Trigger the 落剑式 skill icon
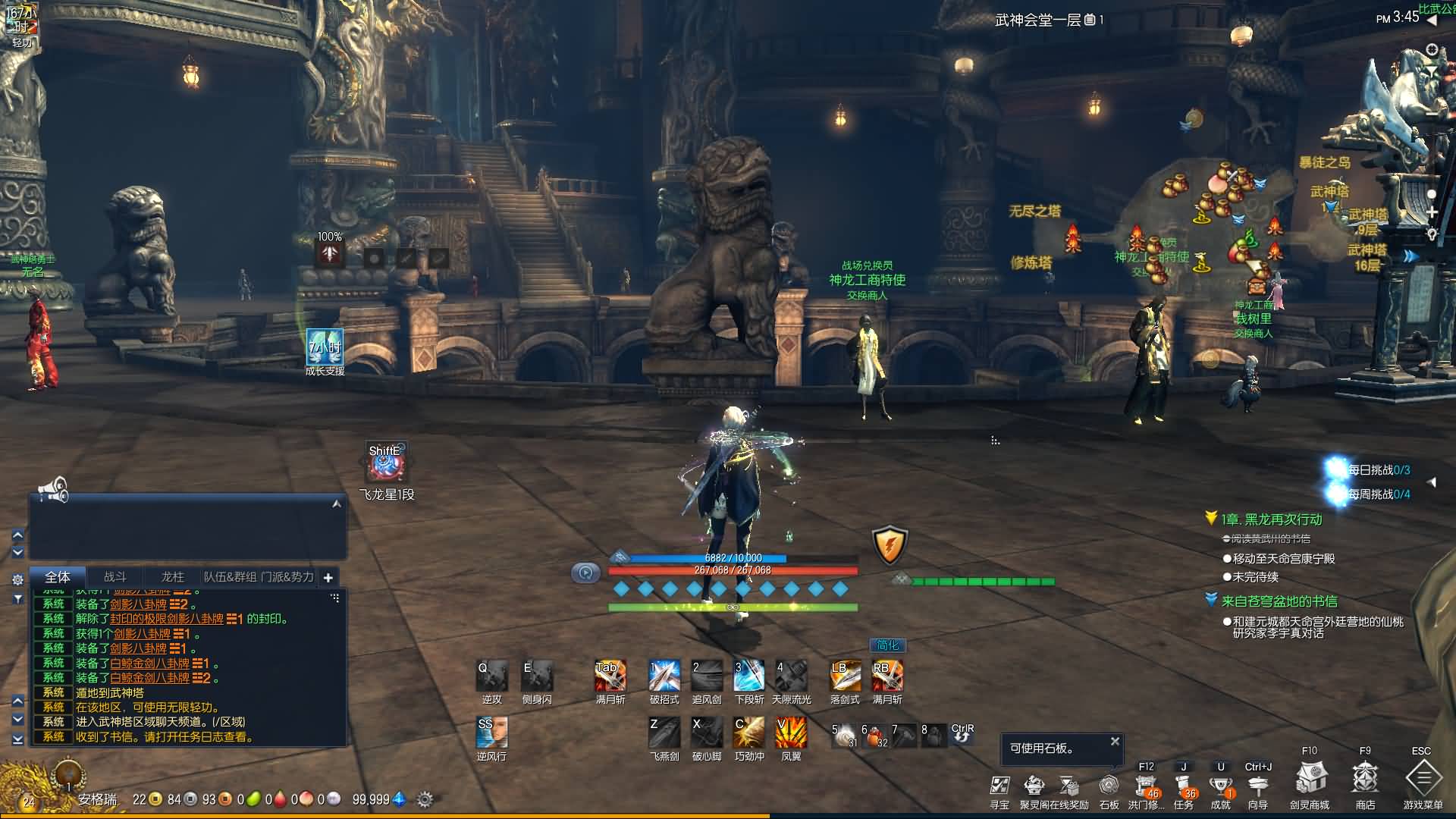 pyautogui.click(x=845, y=676)
